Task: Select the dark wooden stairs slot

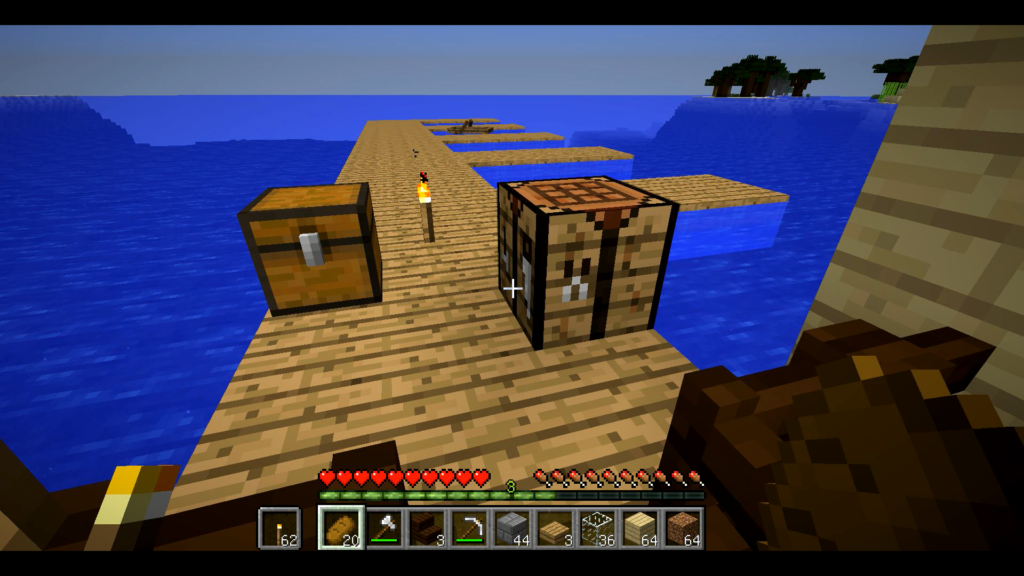Action: tap(427, 528)
